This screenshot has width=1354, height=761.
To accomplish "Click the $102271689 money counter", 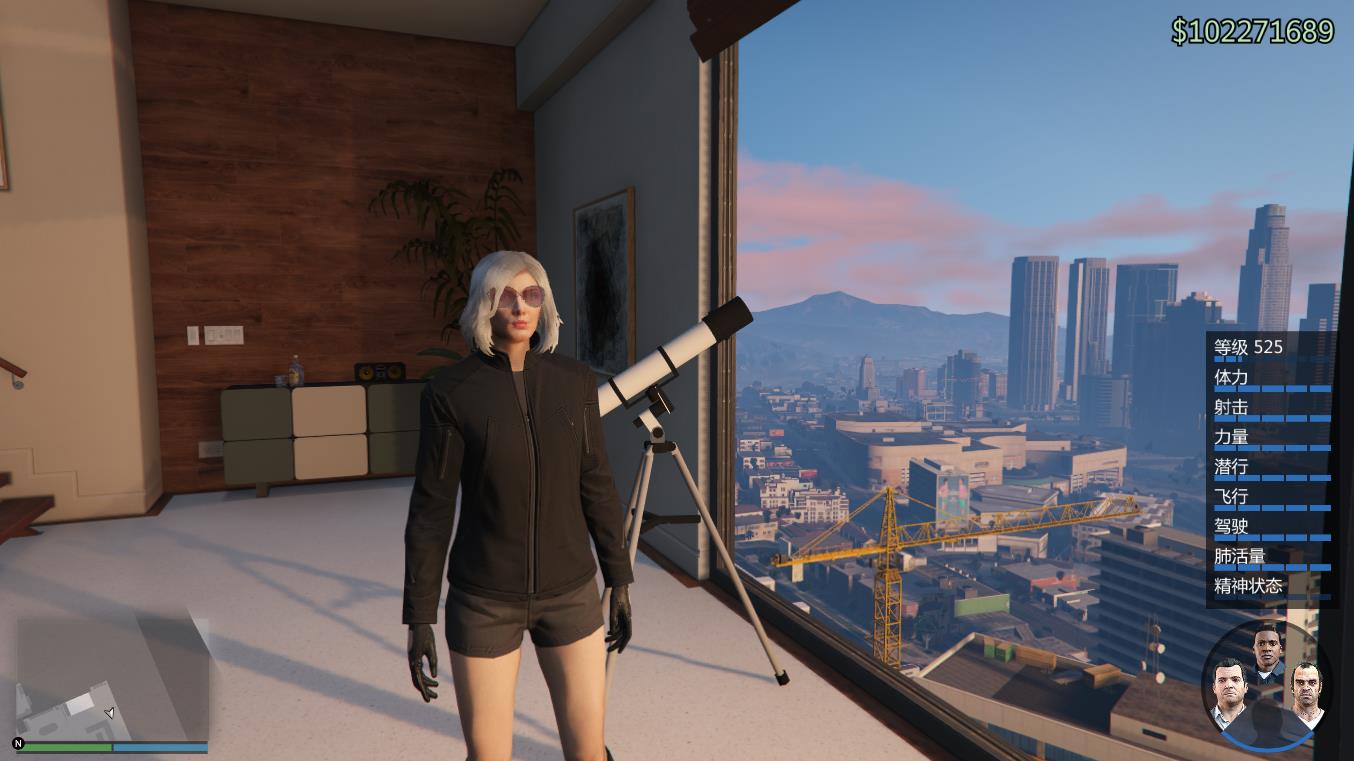I will (x=1251, y=32).
